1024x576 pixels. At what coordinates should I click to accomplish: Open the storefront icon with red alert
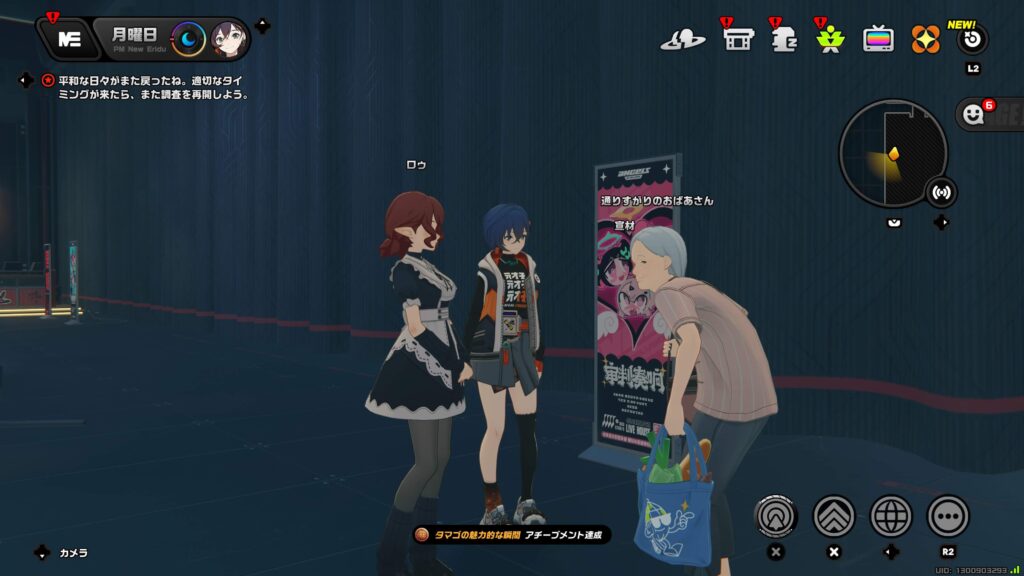point(738,40)
